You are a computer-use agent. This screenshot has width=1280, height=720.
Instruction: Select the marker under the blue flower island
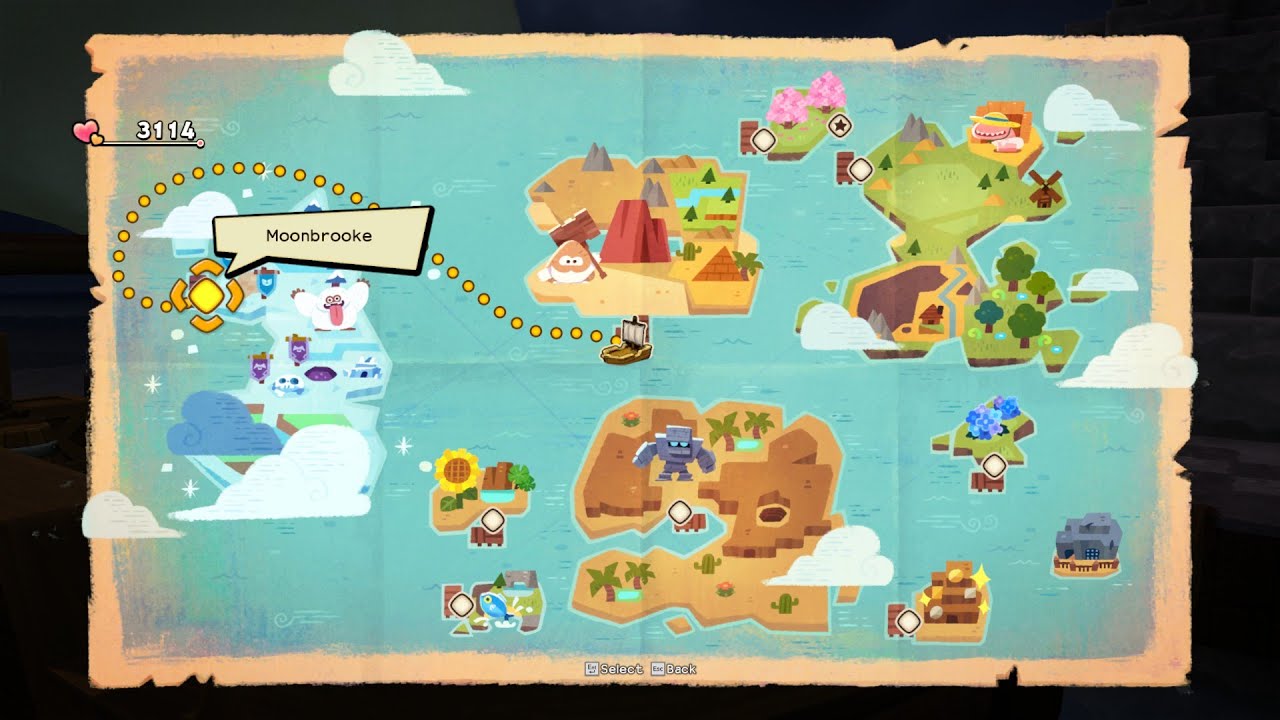993,466
